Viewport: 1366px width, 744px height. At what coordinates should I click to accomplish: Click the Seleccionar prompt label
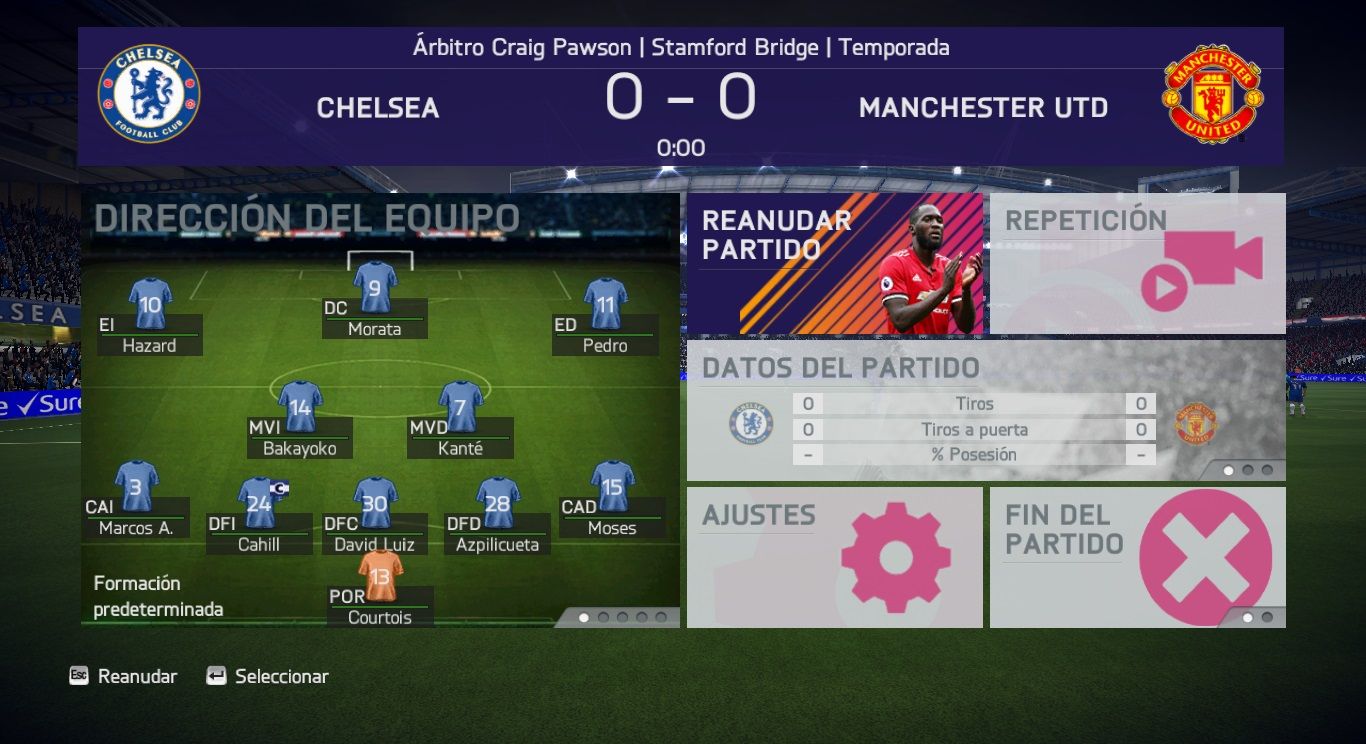[281, 677]
